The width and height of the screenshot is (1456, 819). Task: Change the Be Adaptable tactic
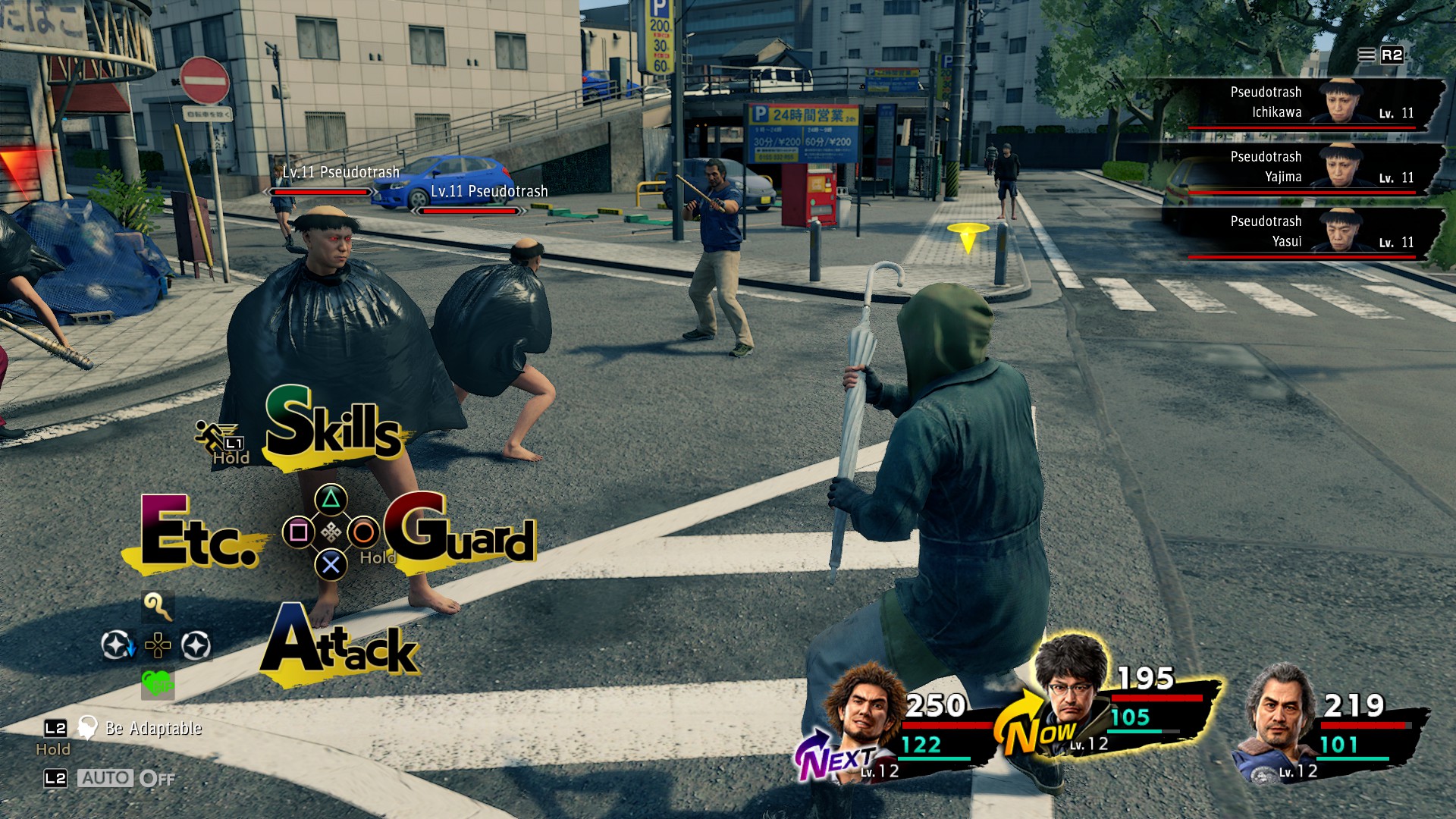click(x=152, y=728)
